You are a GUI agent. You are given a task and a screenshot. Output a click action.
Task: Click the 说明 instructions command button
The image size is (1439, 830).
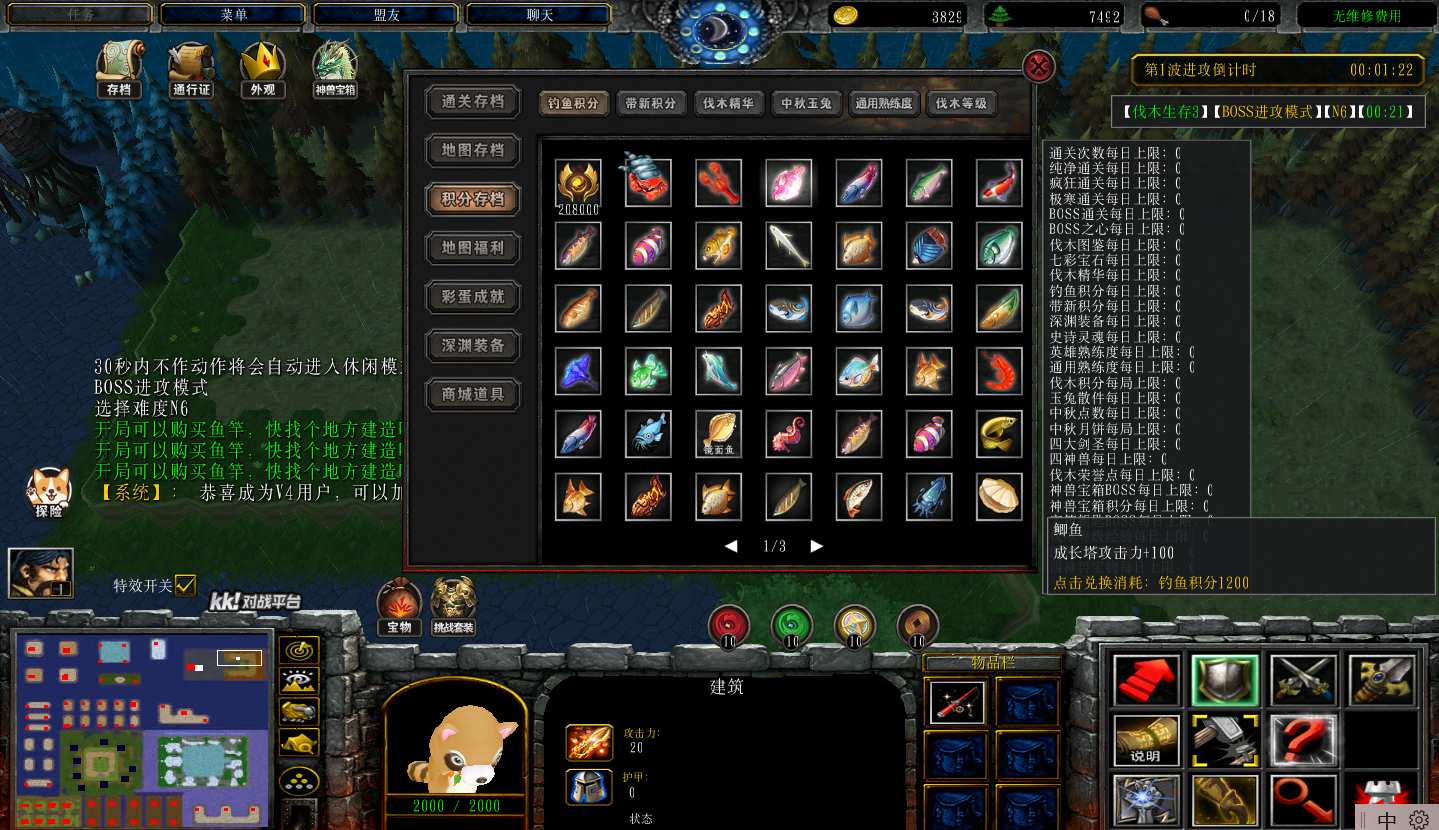[x=1146, y=739]
